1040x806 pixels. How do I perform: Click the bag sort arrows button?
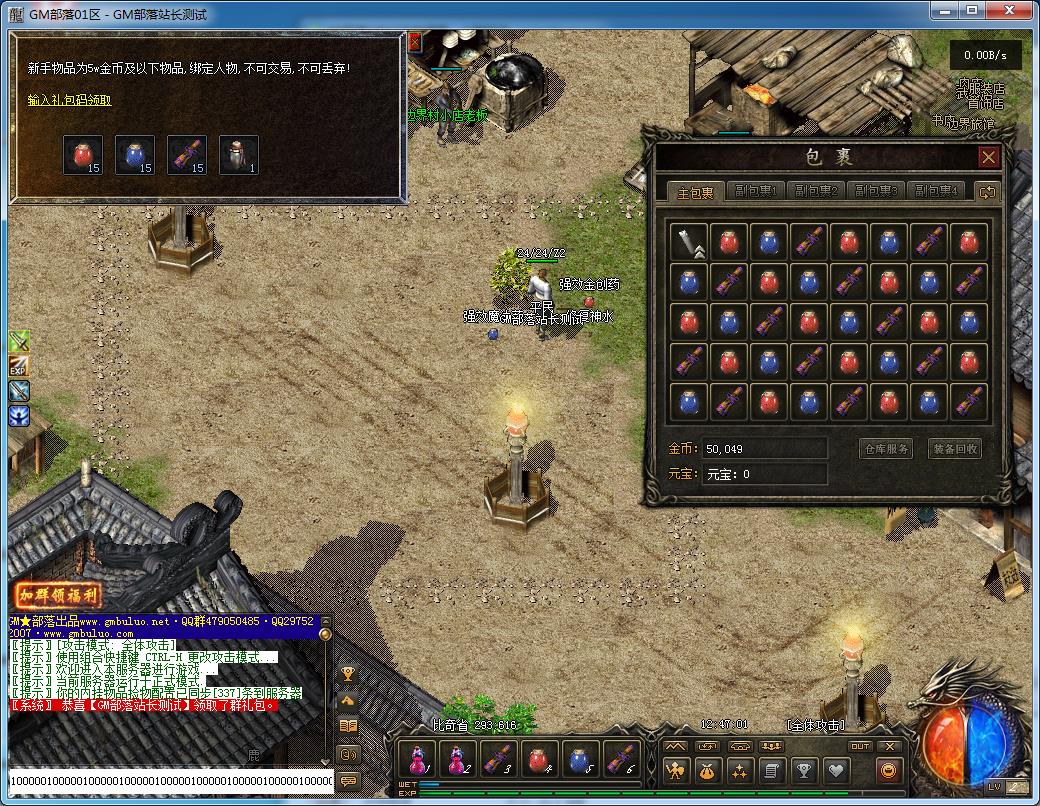(988, 192)
